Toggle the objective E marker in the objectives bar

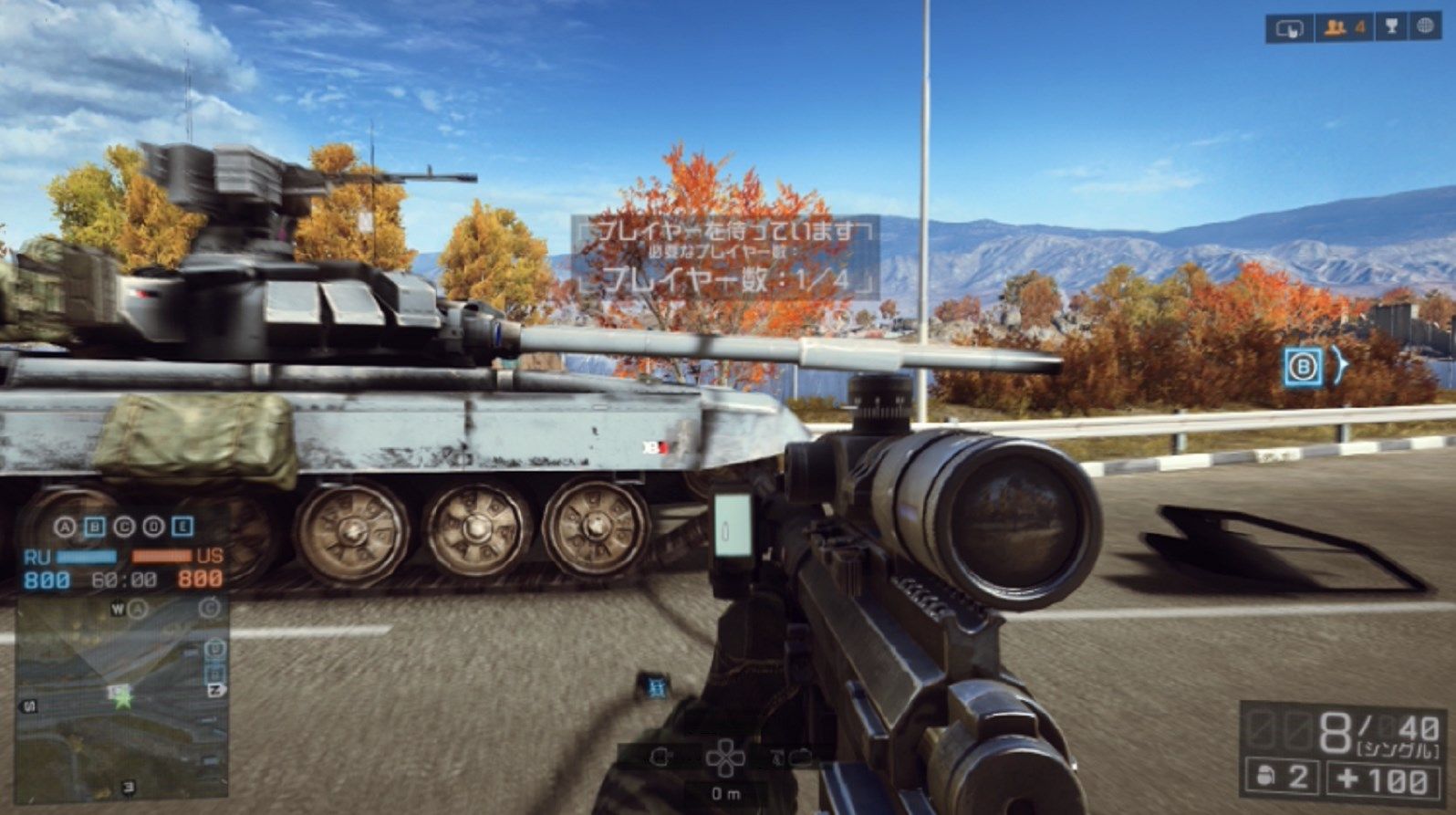coord(184,526)
